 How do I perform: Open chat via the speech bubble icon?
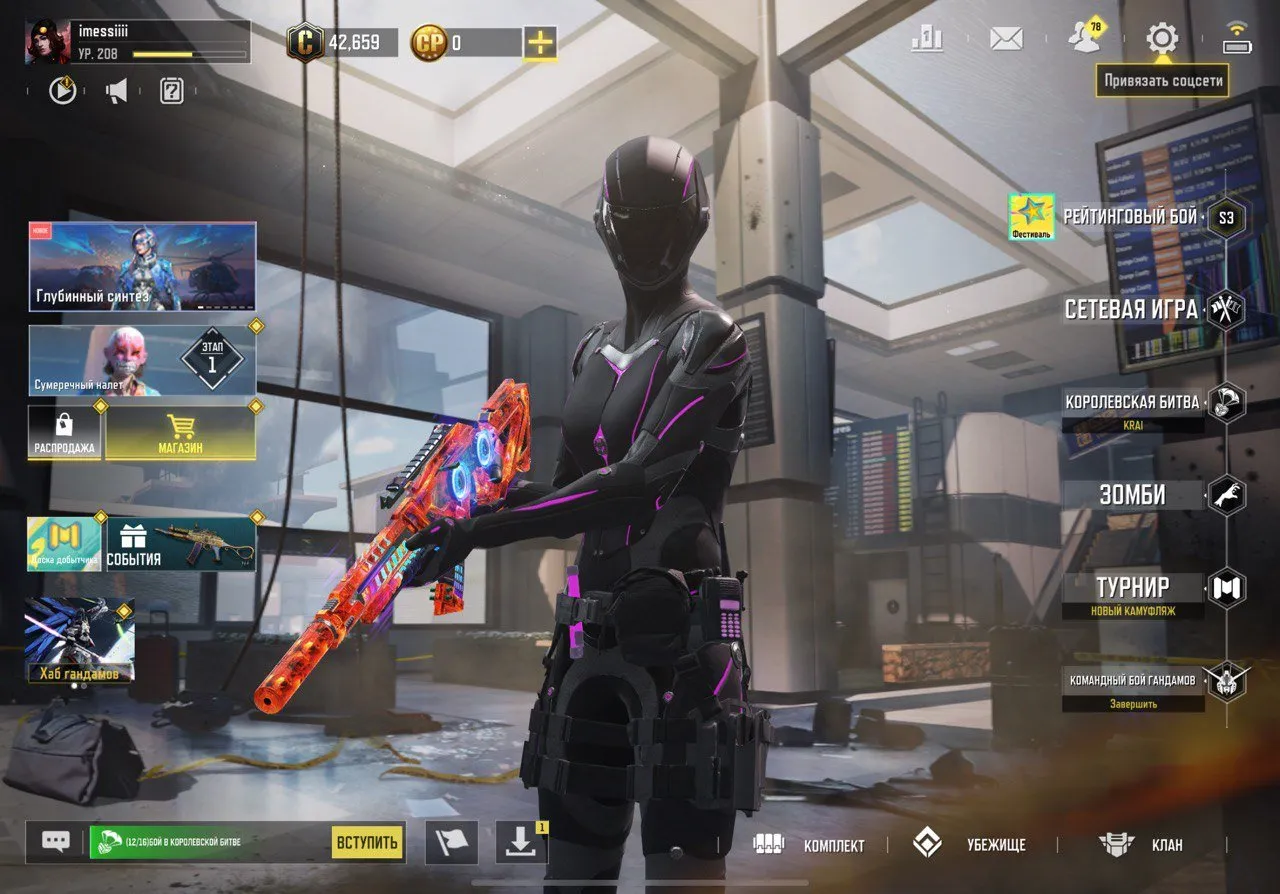[53, 840]
